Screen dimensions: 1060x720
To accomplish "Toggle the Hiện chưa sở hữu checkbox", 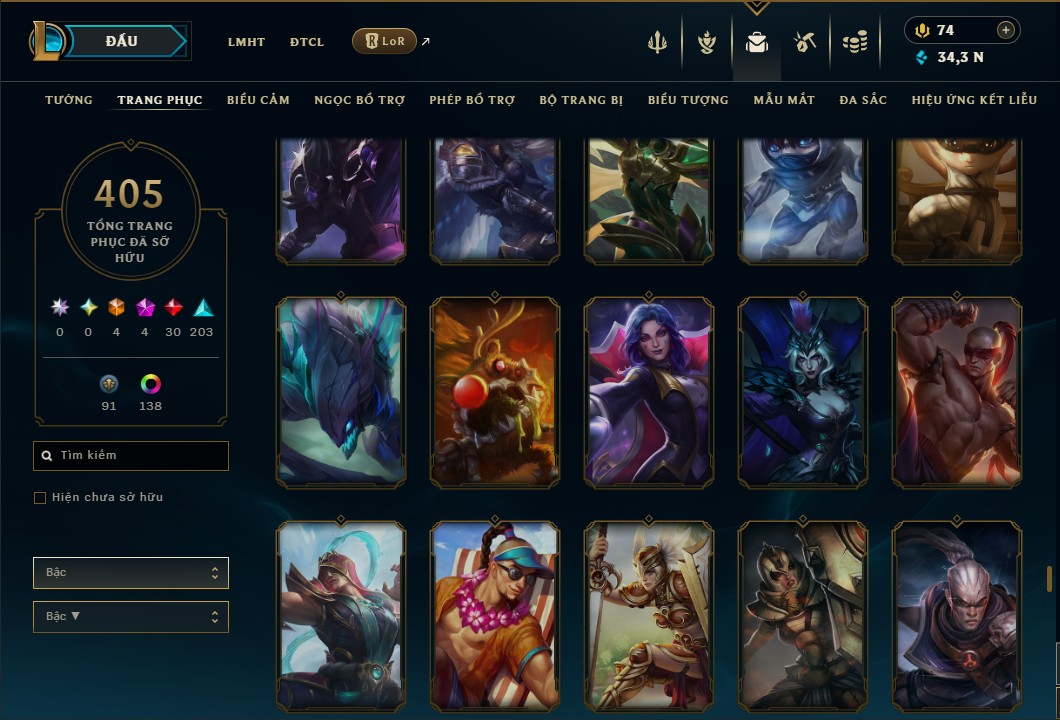I will click(40, 498).
